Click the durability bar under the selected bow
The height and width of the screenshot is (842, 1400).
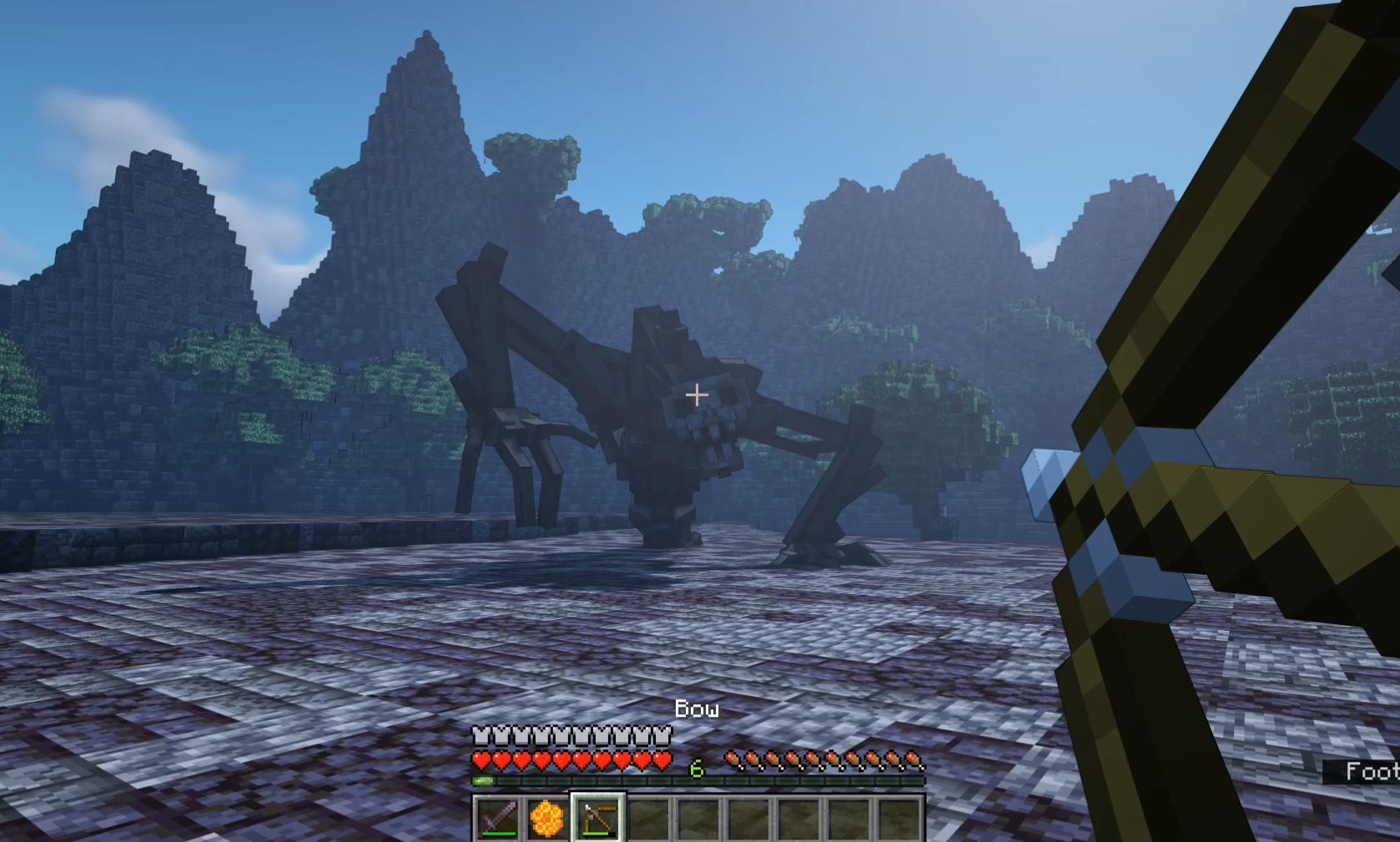pos(596,833)
